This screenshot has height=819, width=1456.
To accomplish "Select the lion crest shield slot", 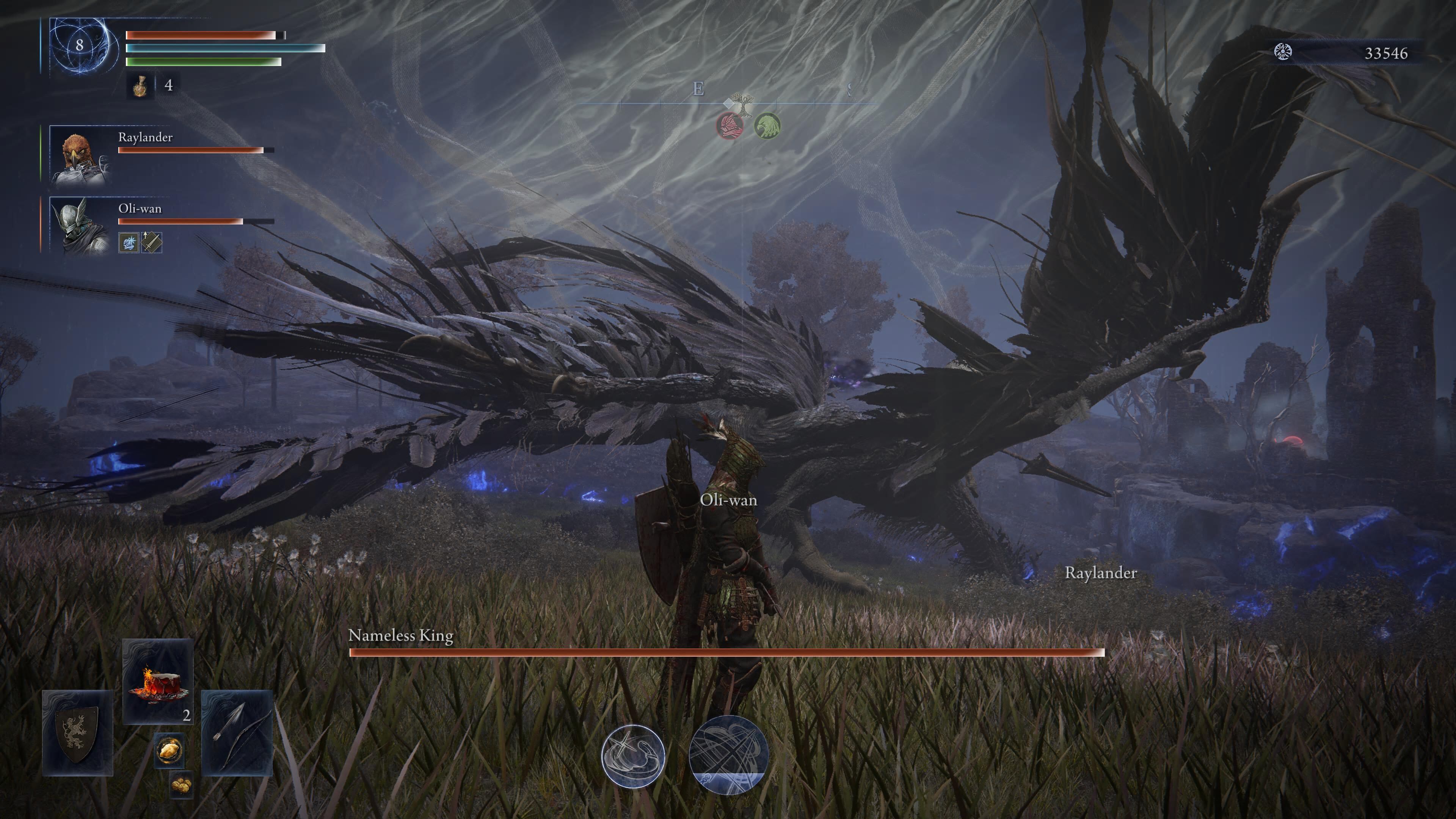I will click(77, 733).
